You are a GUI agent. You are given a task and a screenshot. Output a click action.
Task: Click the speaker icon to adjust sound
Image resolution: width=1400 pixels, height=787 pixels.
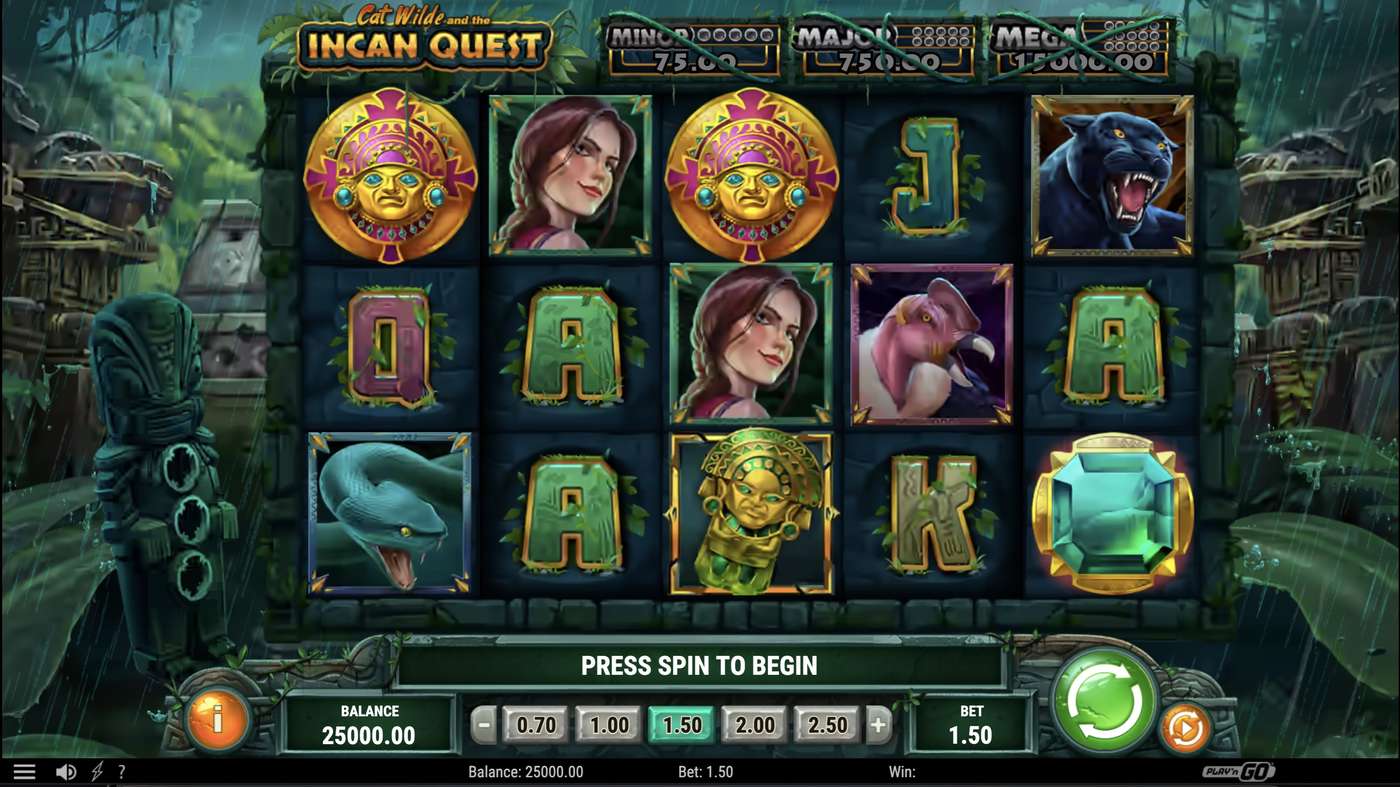tap(66, 771)
